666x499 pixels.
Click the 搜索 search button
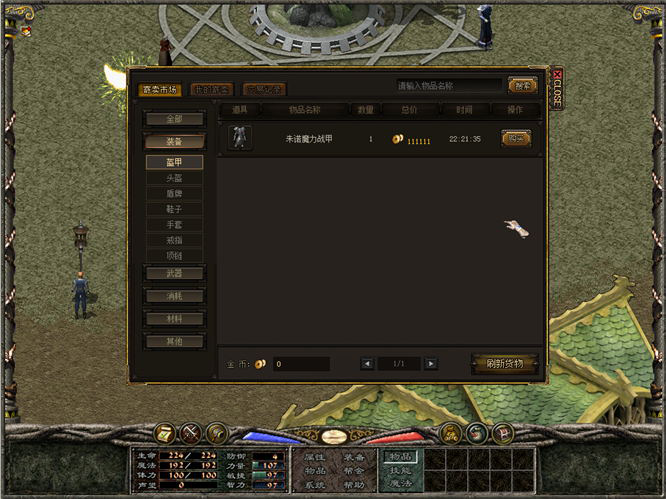click(521, 86)
